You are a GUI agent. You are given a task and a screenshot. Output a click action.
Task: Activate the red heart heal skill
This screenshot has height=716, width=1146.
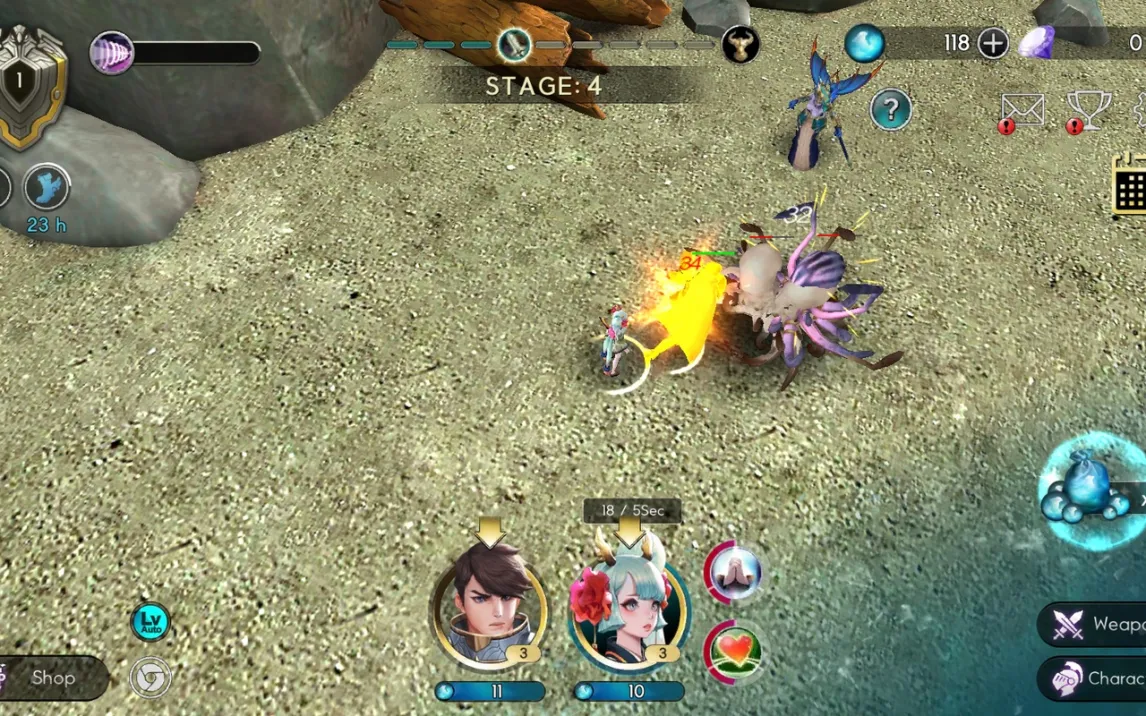click(734, 651)
